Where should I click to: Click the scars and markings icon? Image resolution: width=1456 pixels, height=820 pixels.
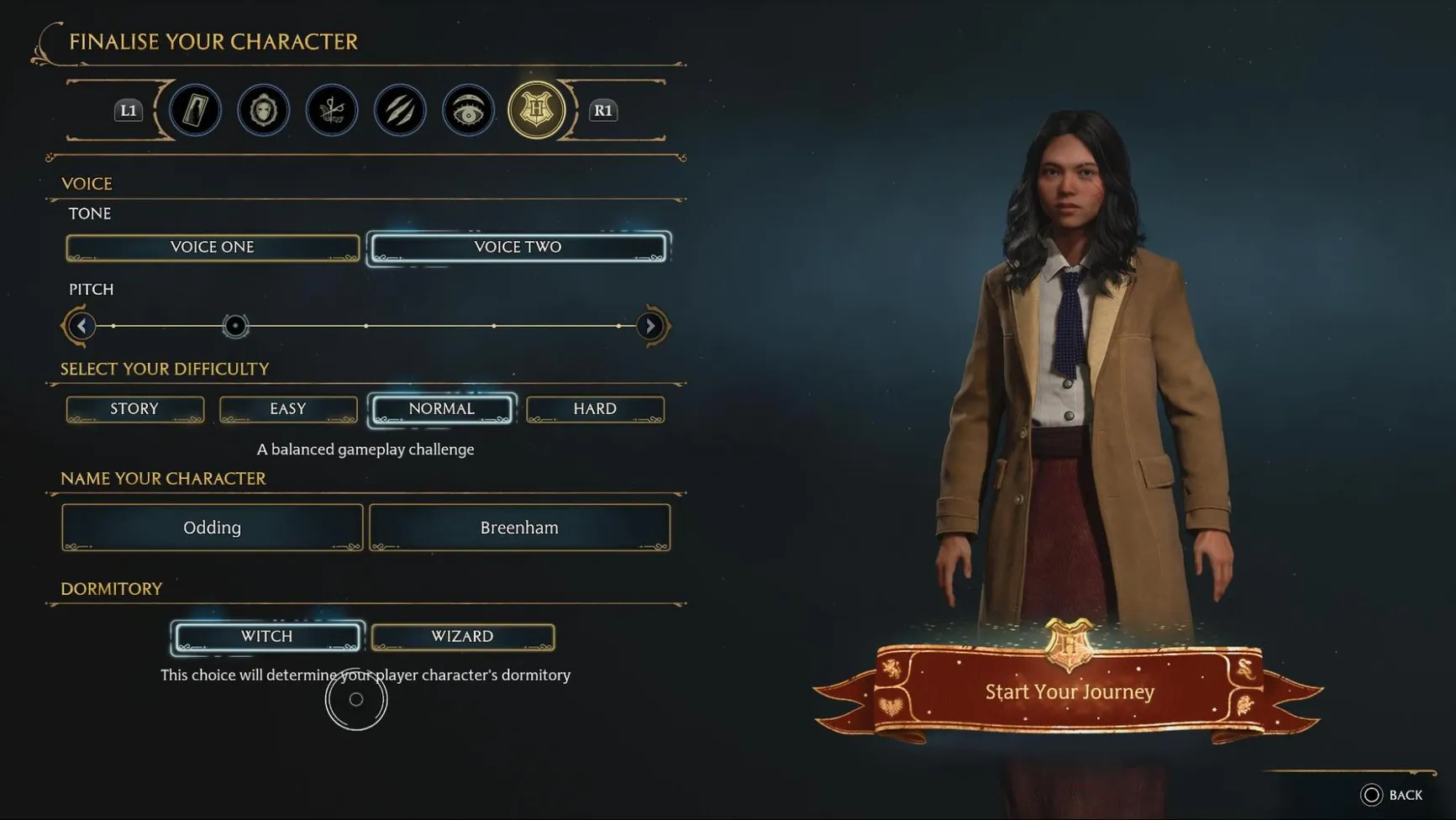coord(399,110)
